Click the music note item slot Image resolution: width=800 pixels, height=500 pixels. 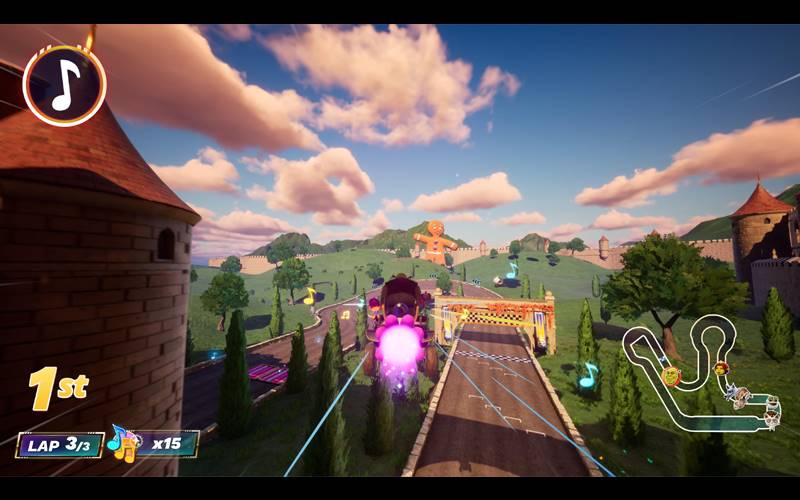pos(64,86)
